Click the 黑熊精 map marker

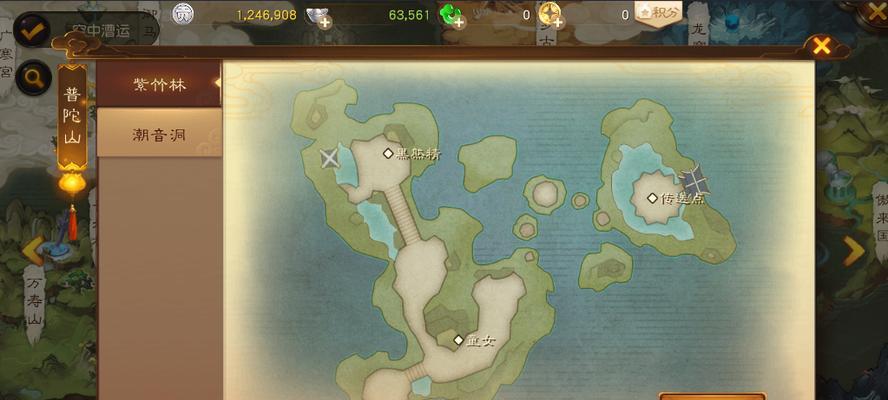point(389,153)
